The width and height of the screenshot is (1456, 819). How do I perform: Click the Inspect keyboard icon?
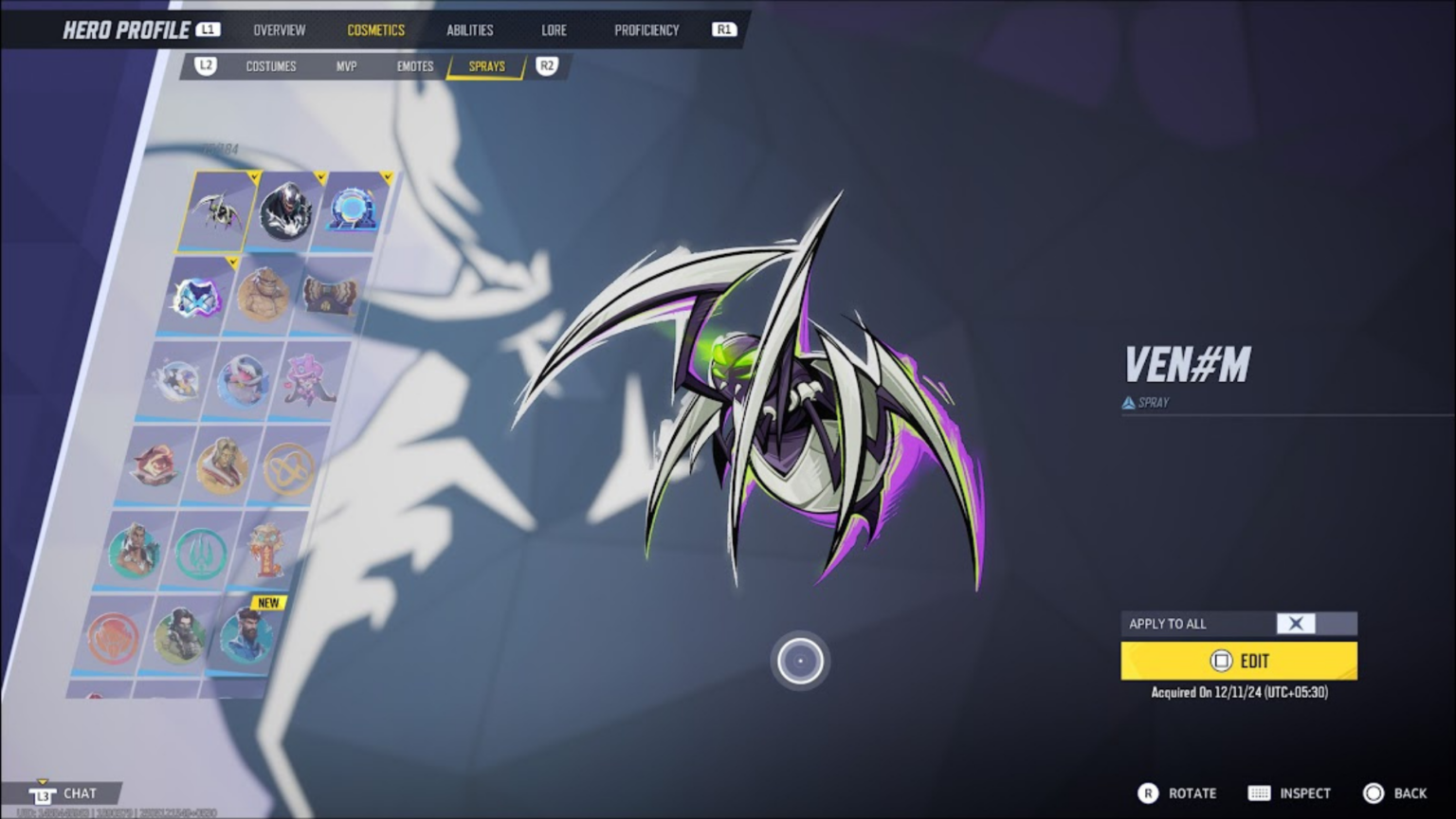[x=1259, y=792]
